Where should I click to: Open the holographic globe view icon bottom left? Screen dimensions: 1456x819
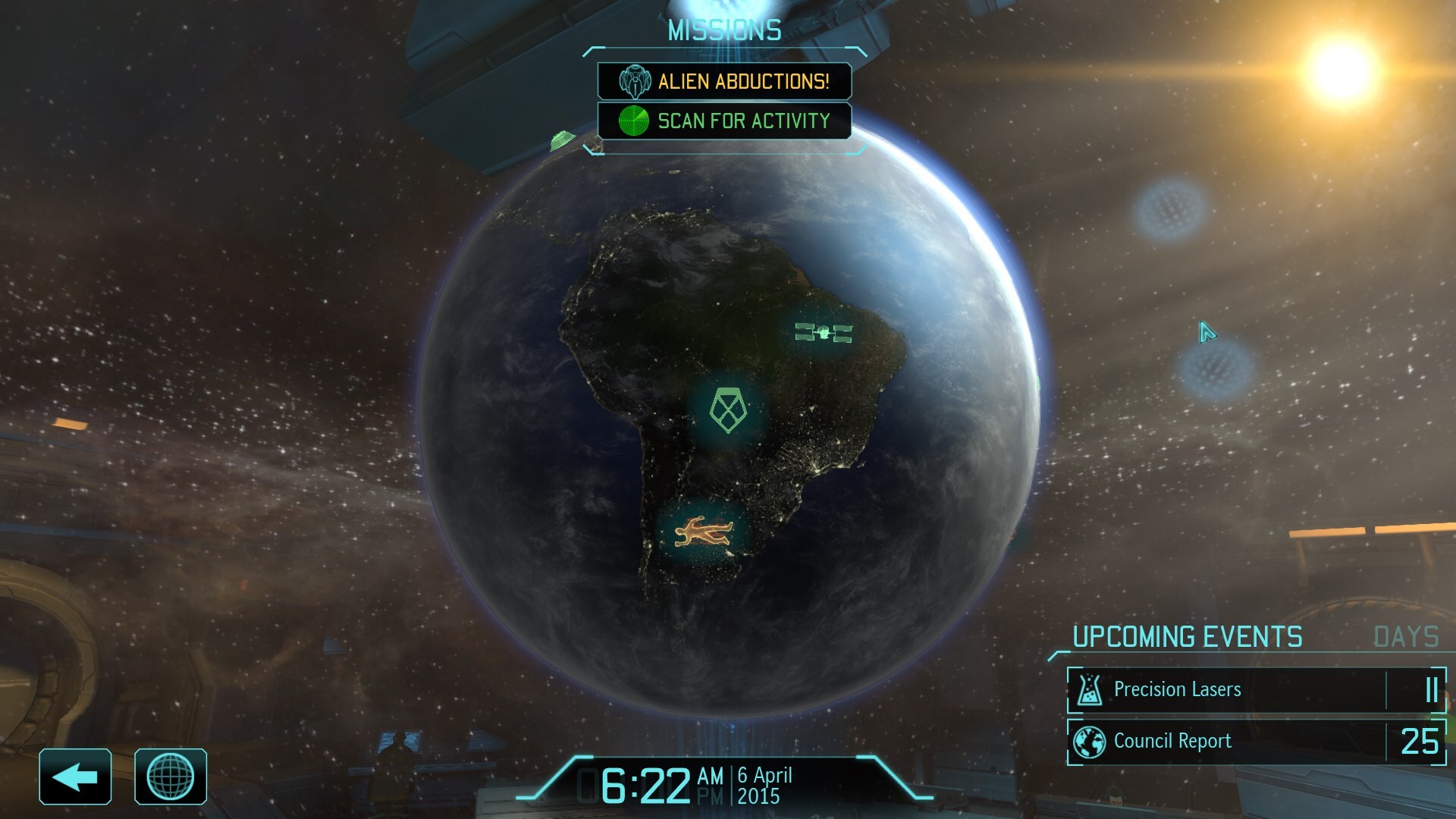coord(171,775)
